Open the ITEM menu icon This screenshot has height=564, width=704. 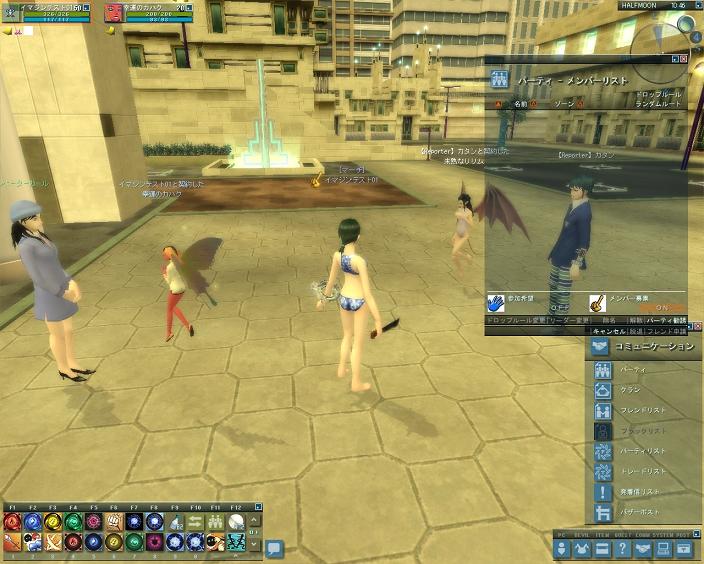point(602,548)
